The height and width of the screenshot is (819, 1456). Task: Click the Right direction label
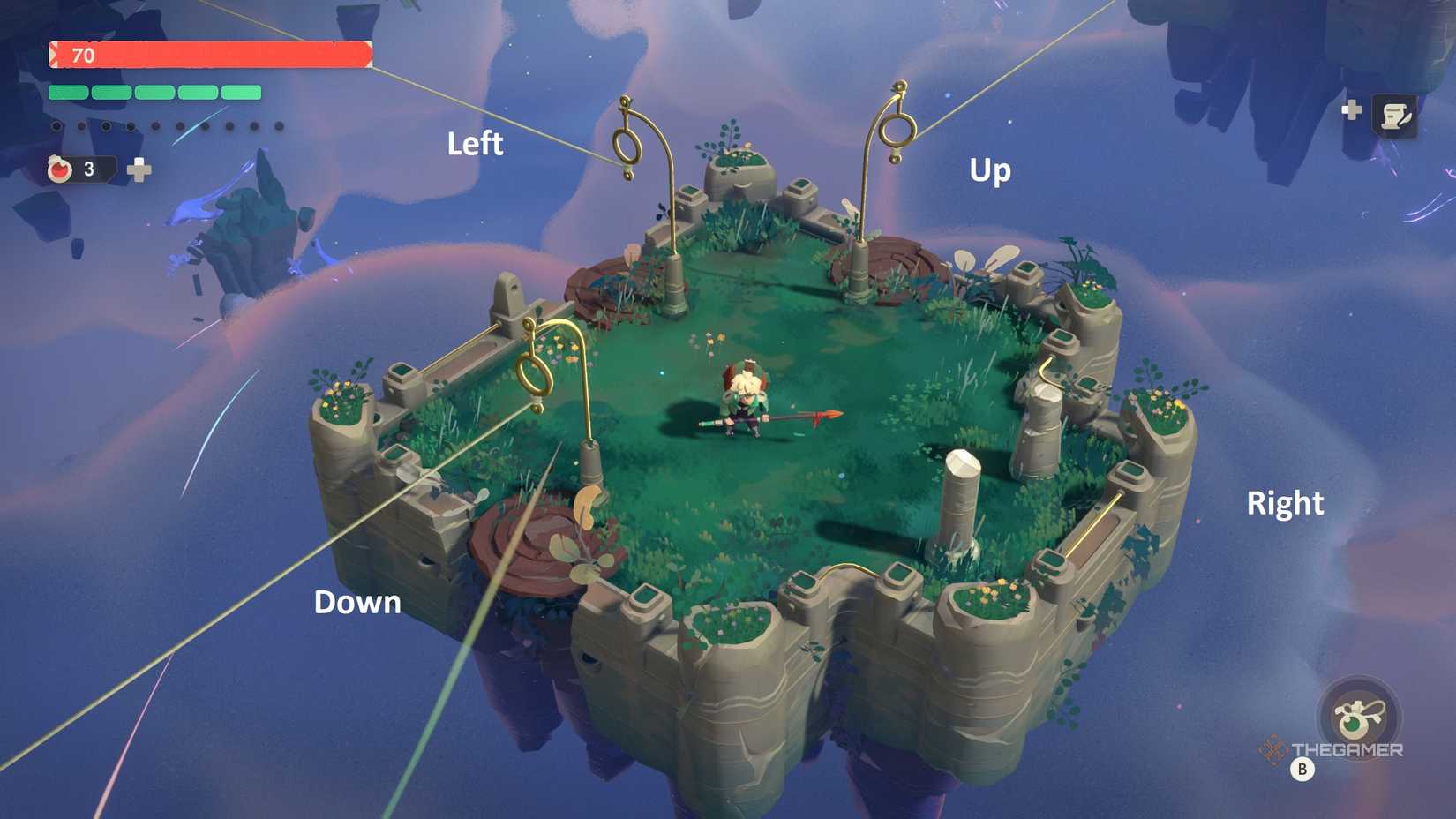pos(1285,502)
